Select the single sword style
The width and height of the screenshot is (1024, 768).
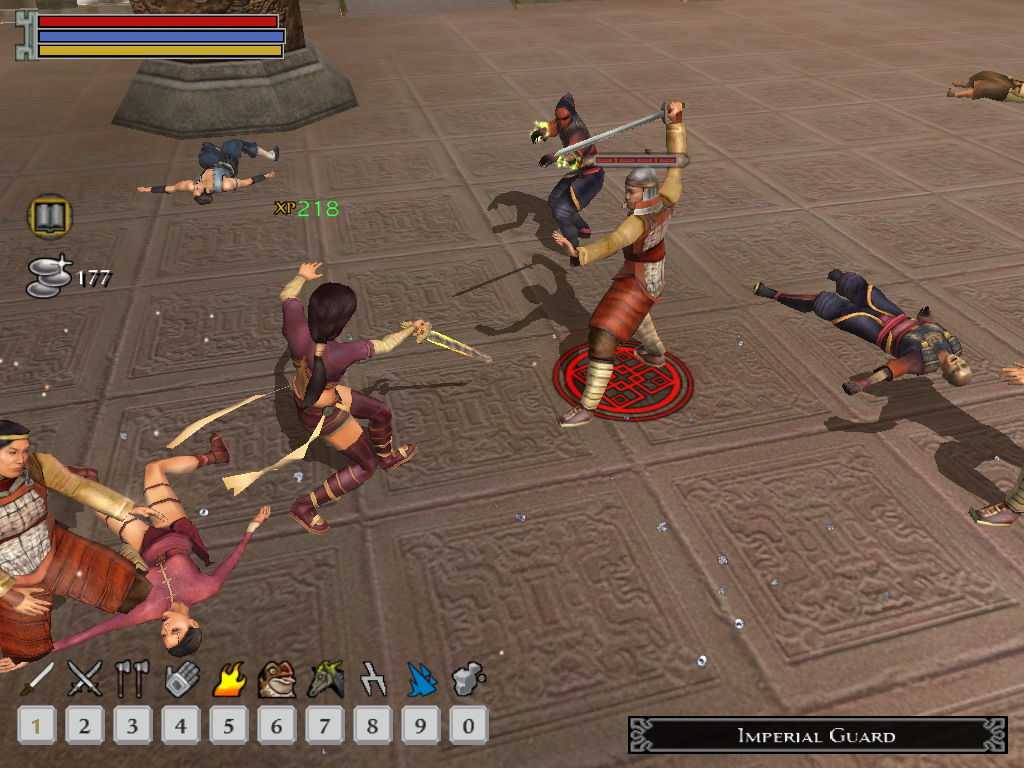pyautogui.click(x=37, y=679)
